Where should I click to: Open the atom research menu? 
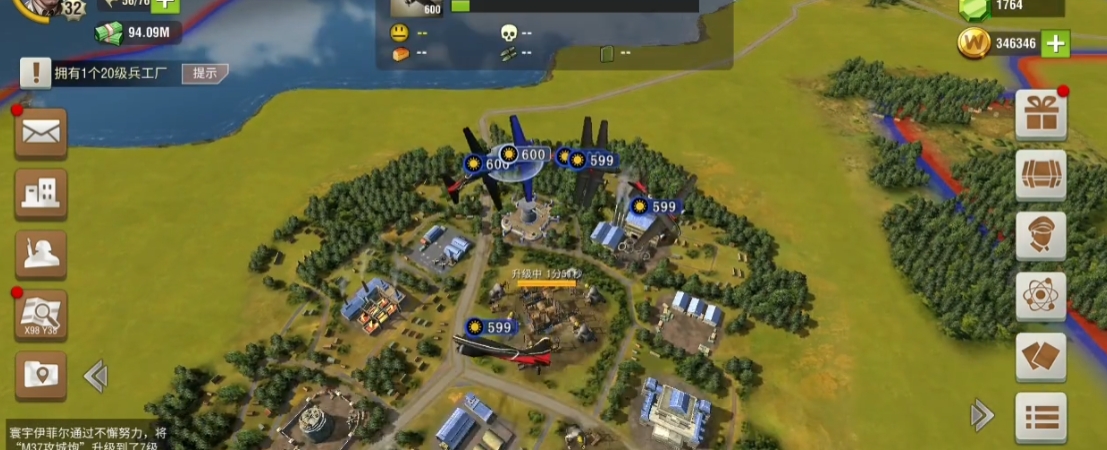point(1040,296)
